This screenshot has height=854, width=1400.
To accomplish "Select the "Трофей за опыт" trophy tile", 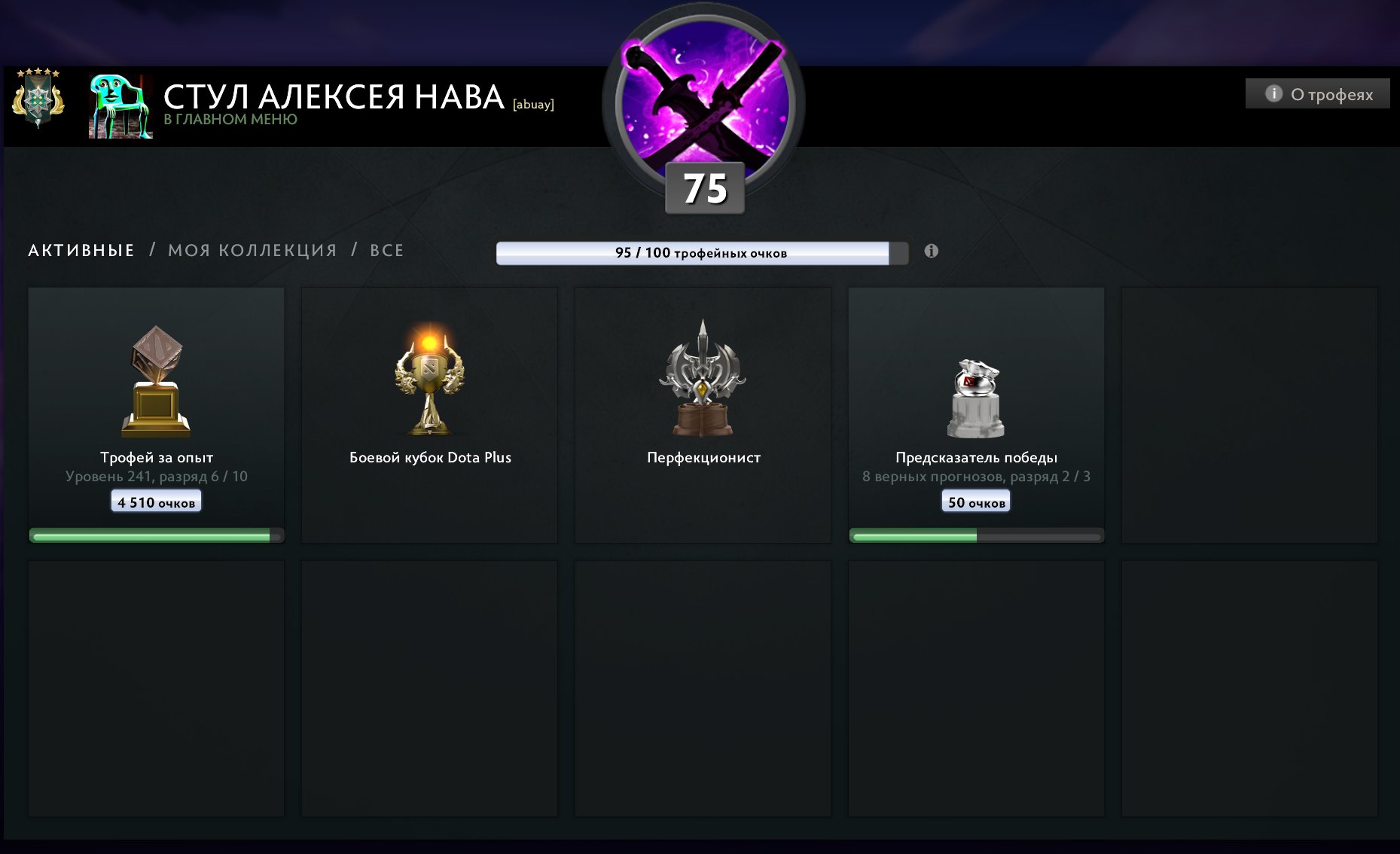I will (156, 414).
